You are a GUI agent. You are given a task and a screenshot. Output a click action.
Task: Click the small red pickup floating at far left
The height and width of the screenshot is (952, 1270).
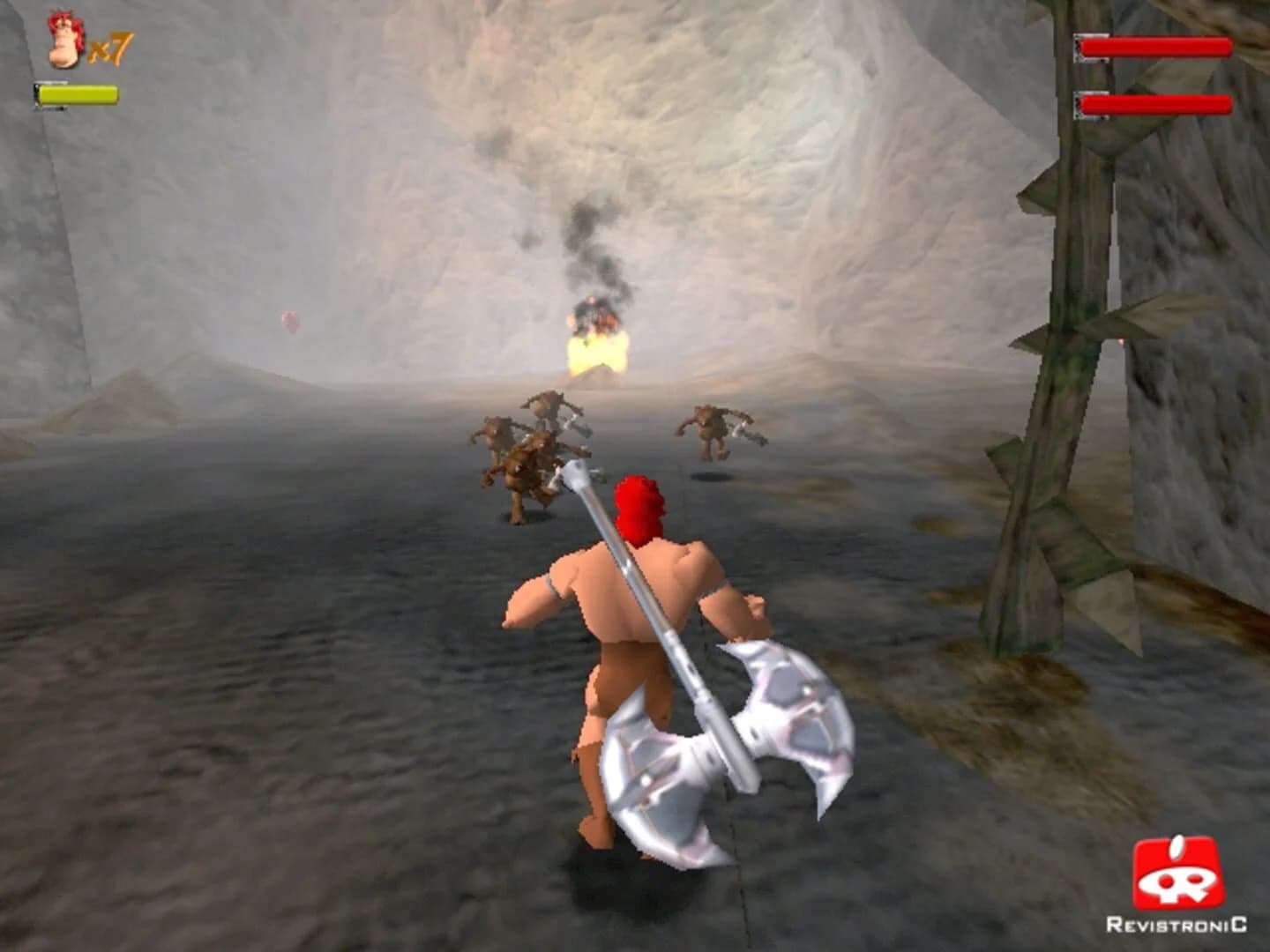[291, 324]
